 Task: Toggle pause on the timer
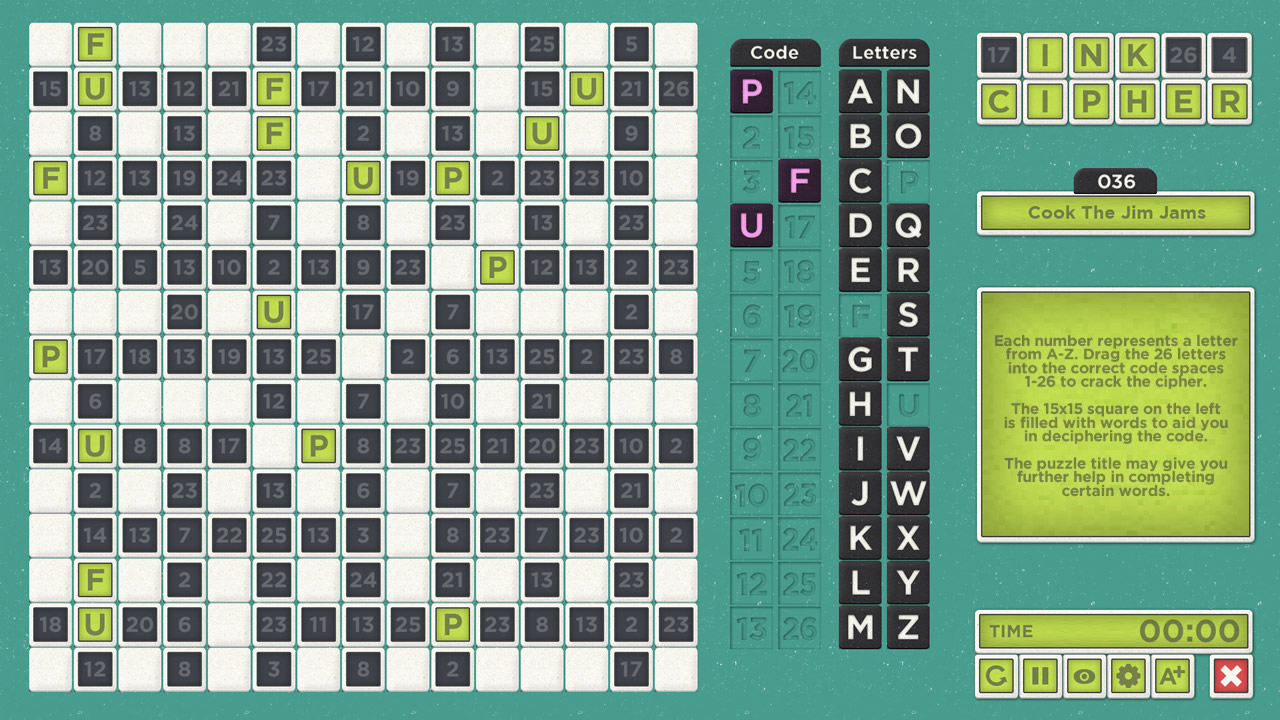(x=1040, y=676)
